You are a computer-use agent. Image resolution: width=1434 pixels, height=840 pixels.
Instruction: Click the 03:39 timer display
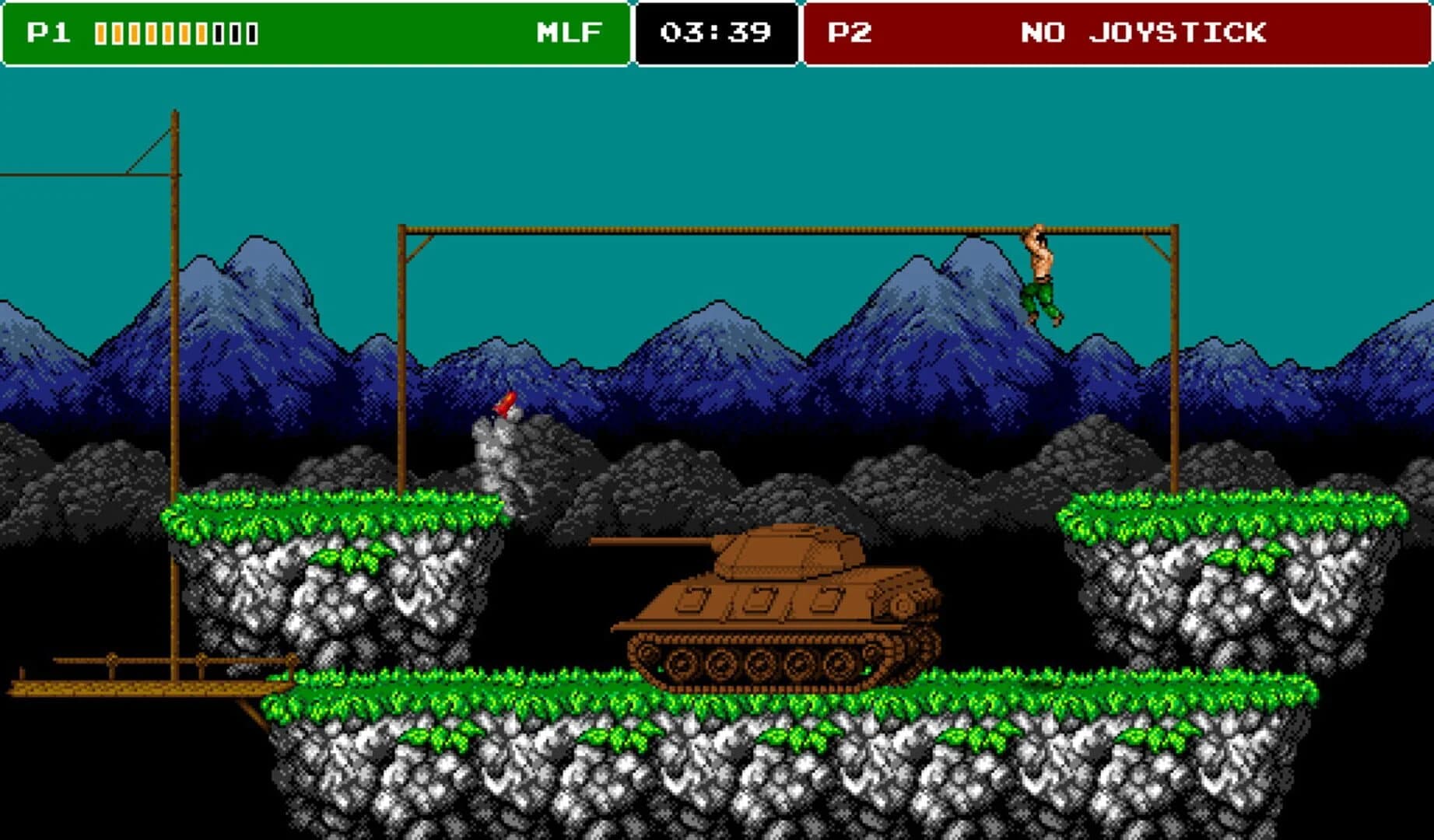tap(715, 33)
